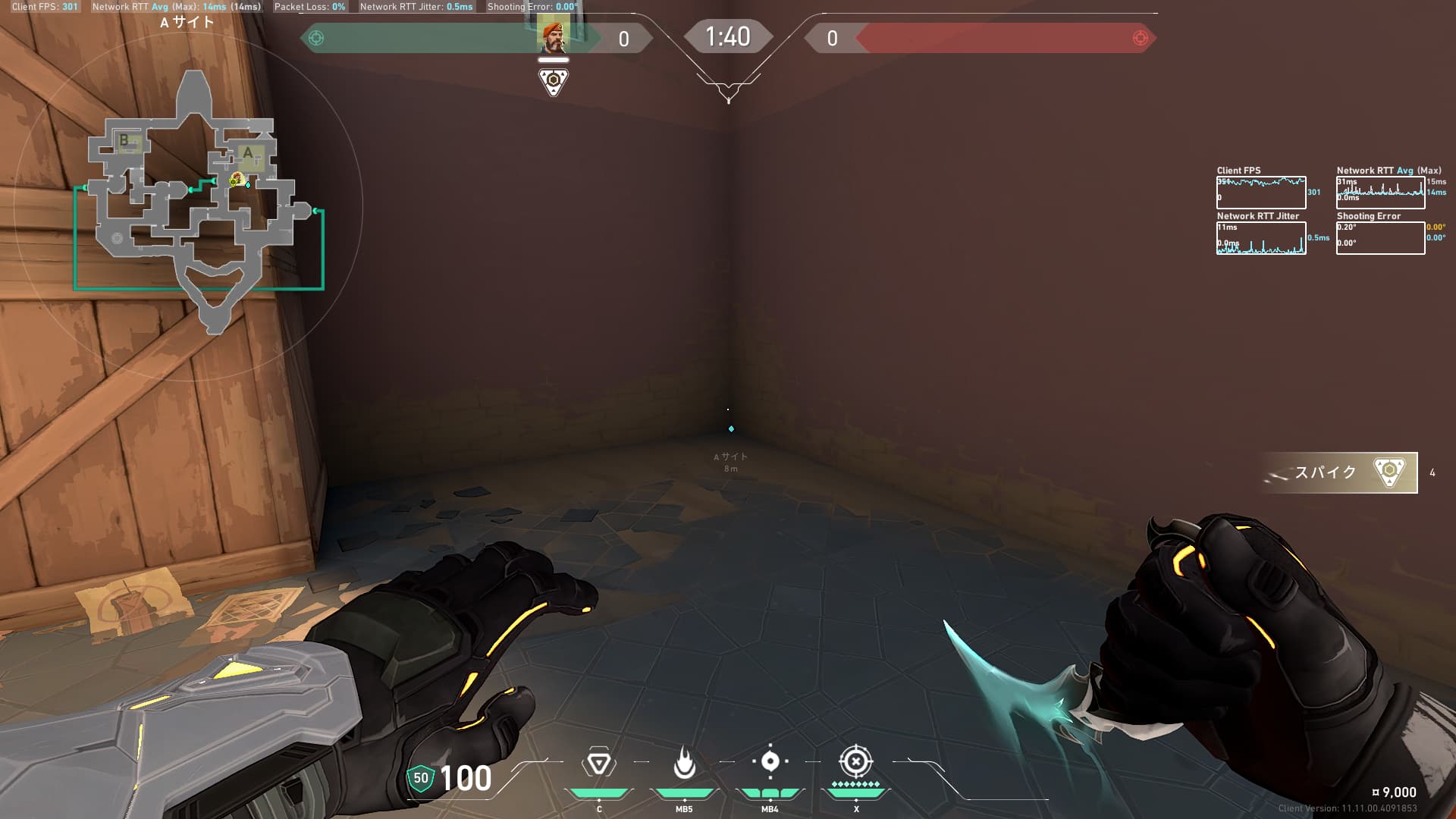Click the spike carrier icon under portrait
Screen dimensions: 1456x819
pyautogui.click(x=554, y=81)
